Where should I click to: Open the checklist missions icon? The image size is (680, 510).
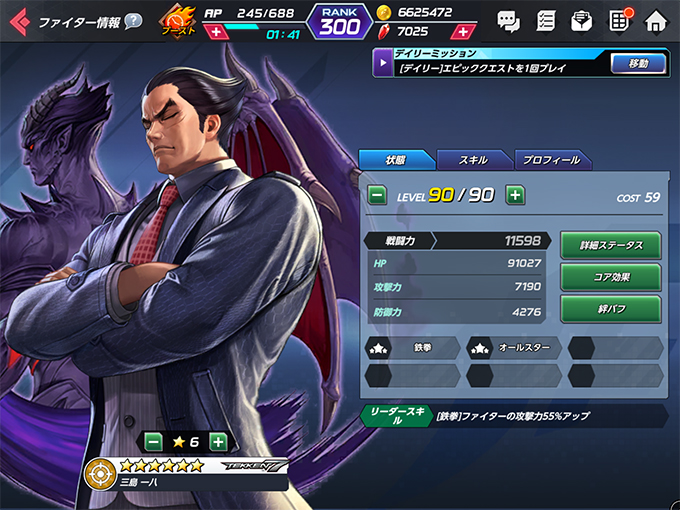click(546, 20)
